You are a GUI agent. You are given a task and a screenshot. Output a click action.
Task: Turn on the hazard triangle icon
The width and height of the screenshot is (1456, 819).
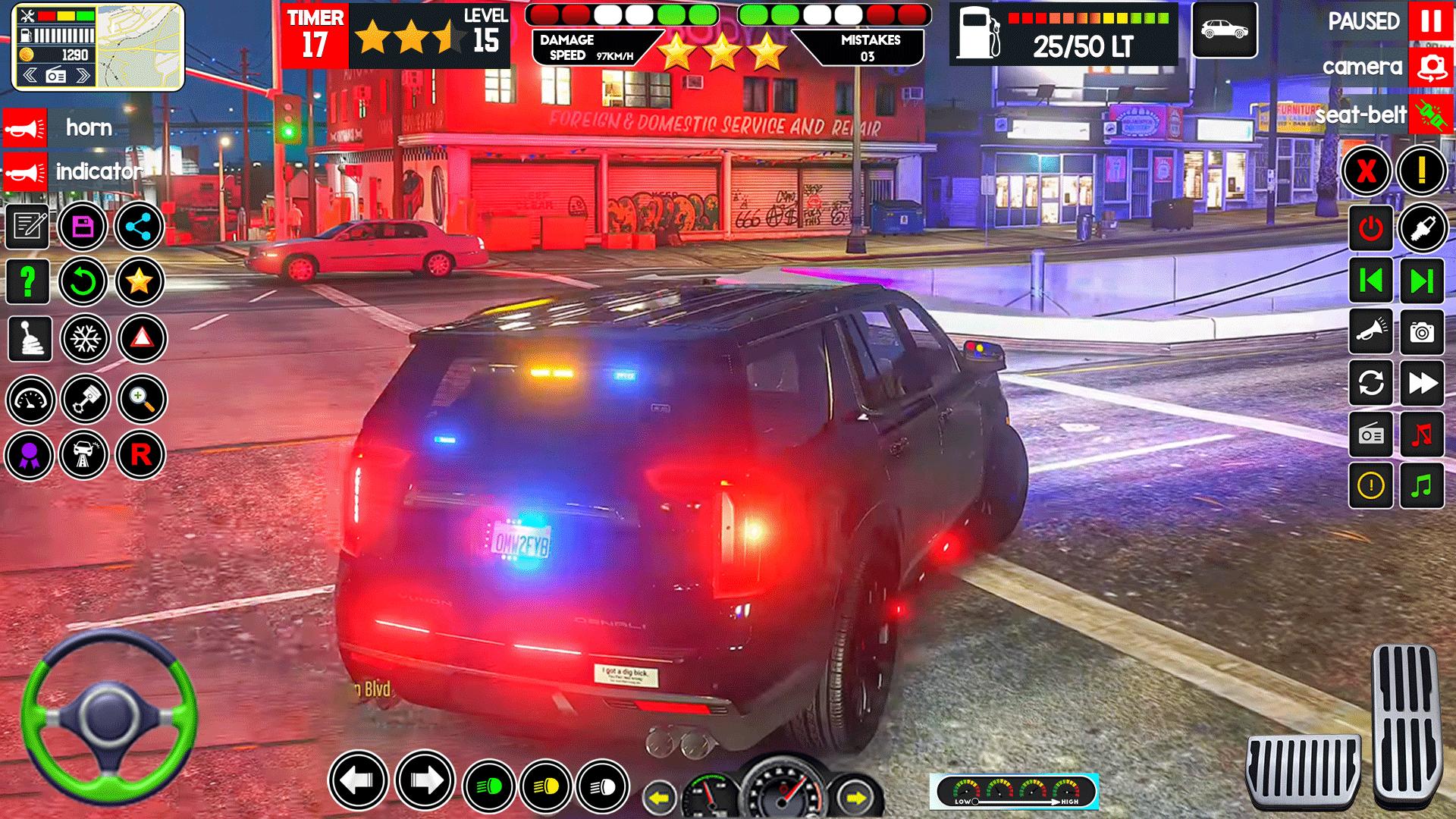[x=141, y=338]
